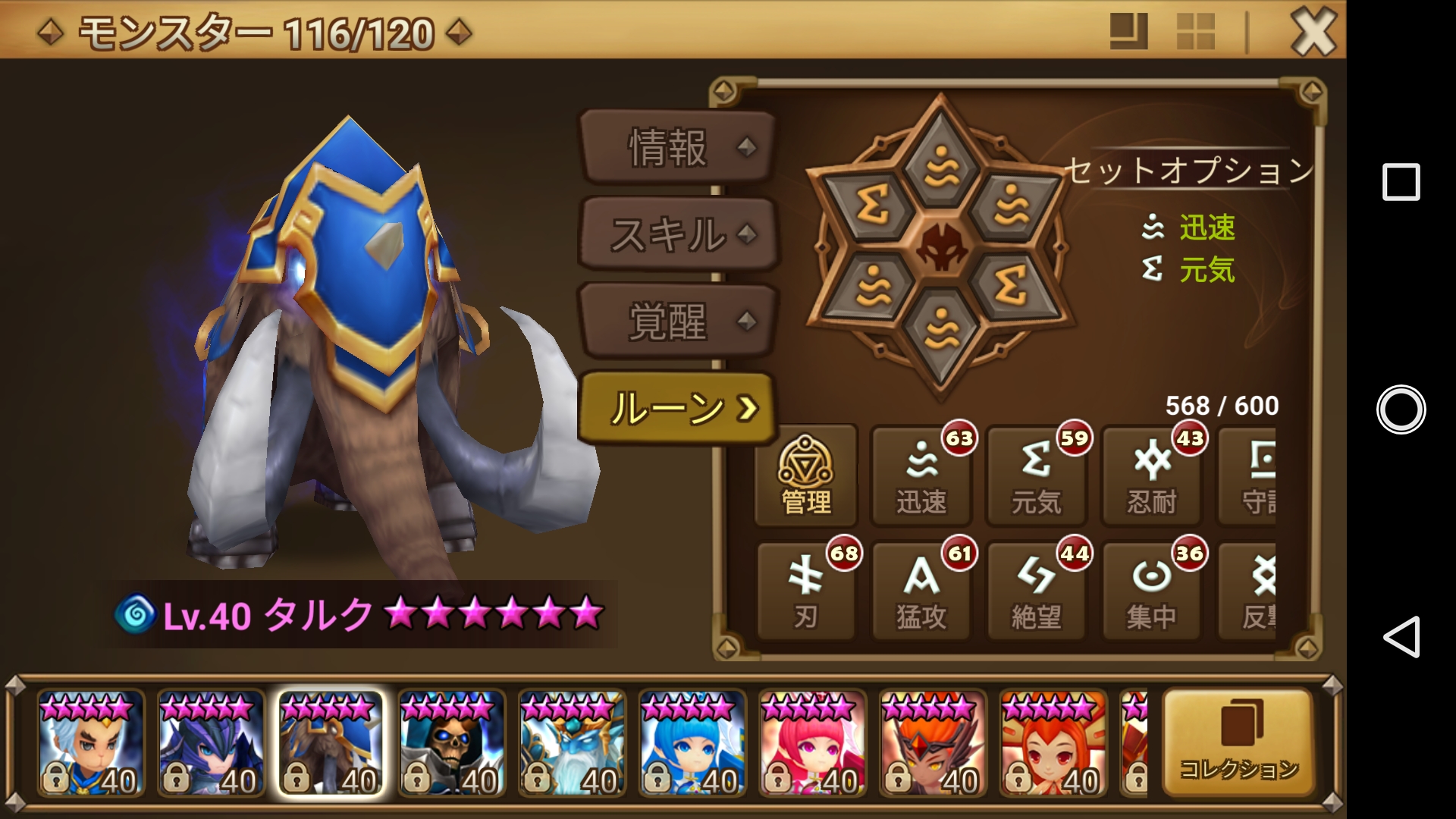Expand the 覚醒 tab
The image size is (1456, 819).
pyautogui.click(x=677, y=318)
